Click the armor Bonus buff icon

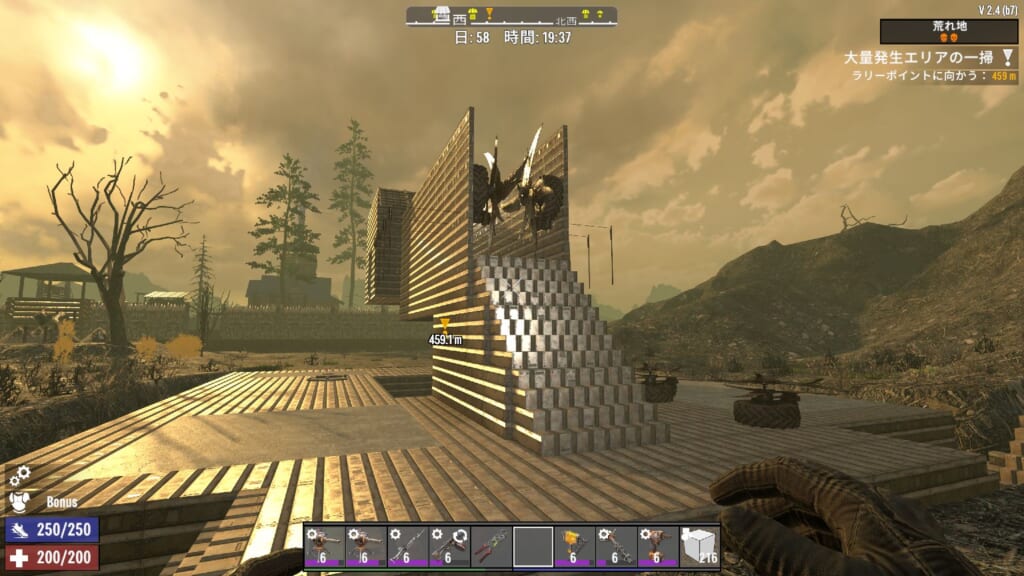point(20,500)
